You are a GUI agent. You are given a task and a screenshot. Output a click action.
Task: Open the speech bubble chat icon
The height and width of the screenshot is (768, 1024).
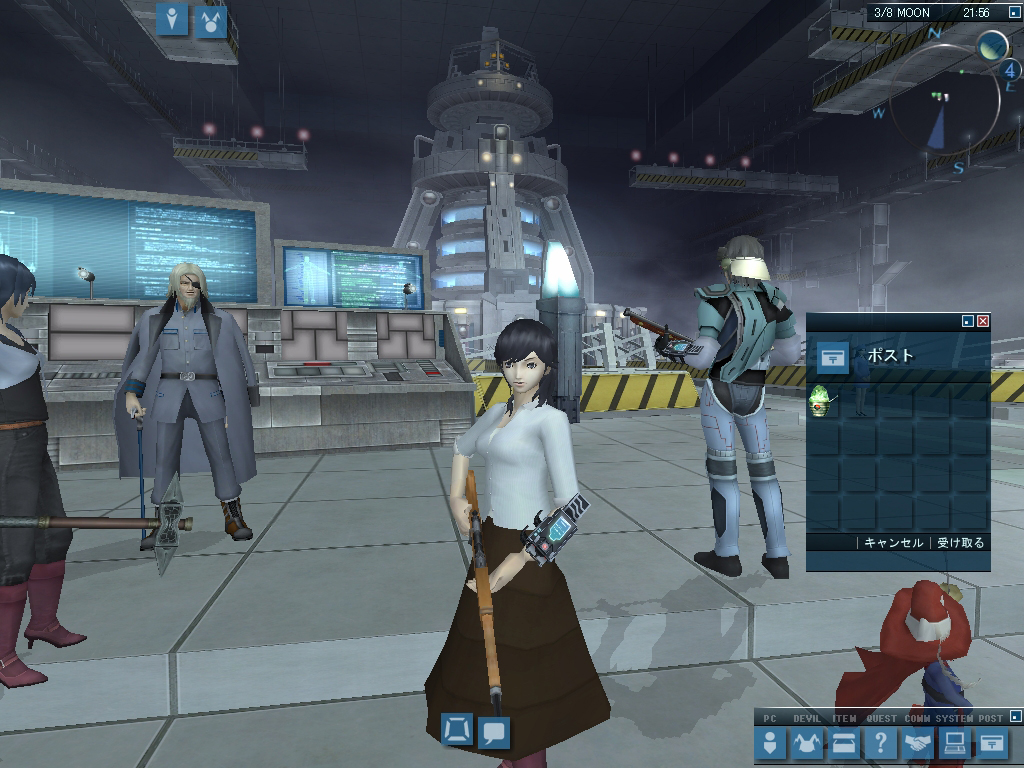pyautogui.click(x=494, y=732)
